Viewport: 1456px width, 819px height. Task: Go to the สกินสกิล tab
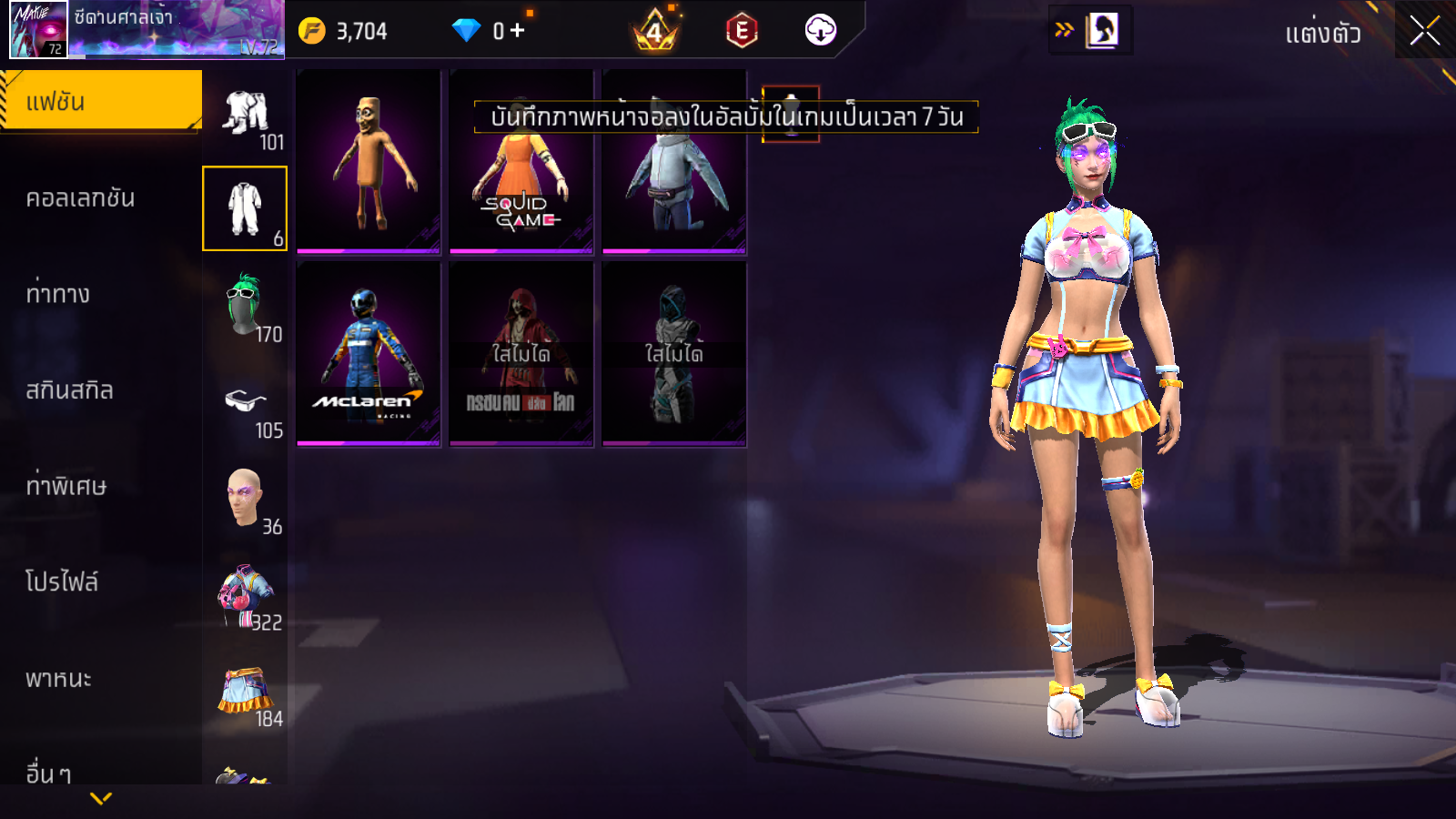coord(70,390)
